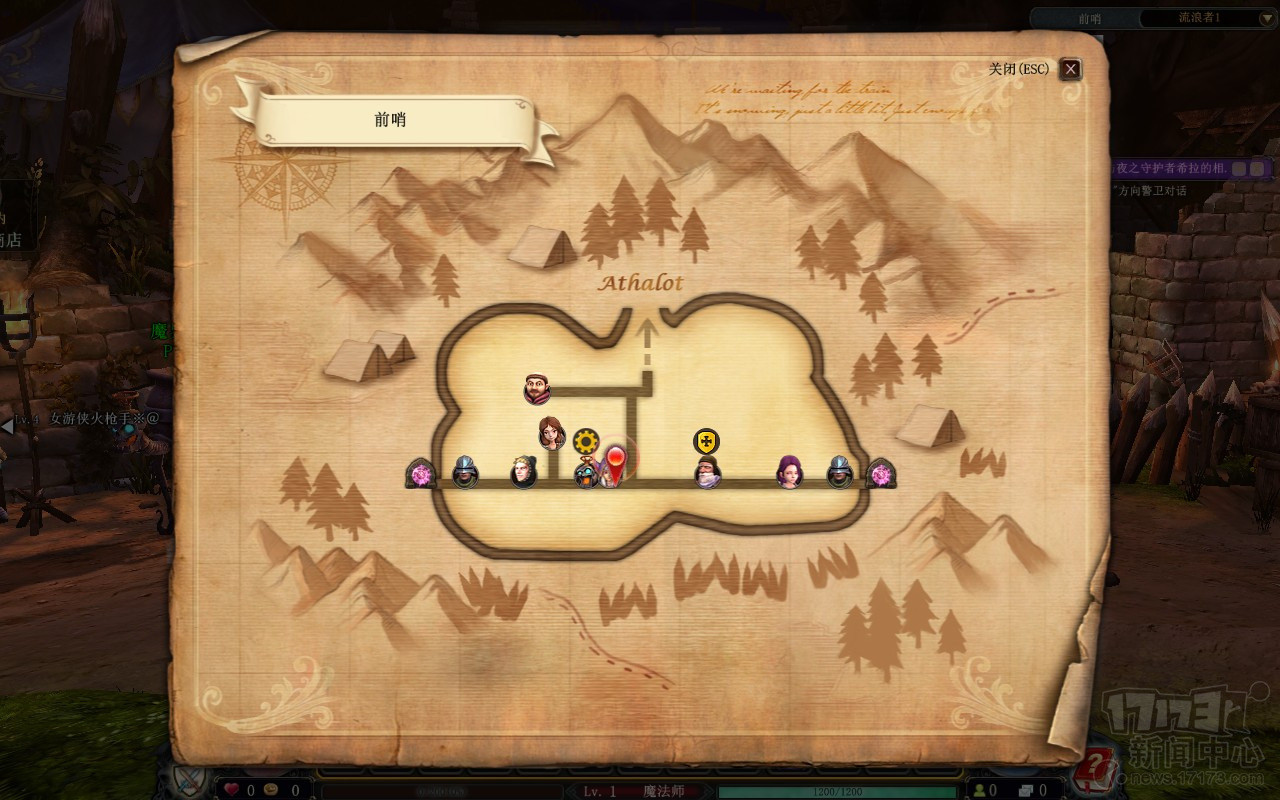Select the bearded turban man map marker
1280x800 pixels.
[x=537, y=388]
